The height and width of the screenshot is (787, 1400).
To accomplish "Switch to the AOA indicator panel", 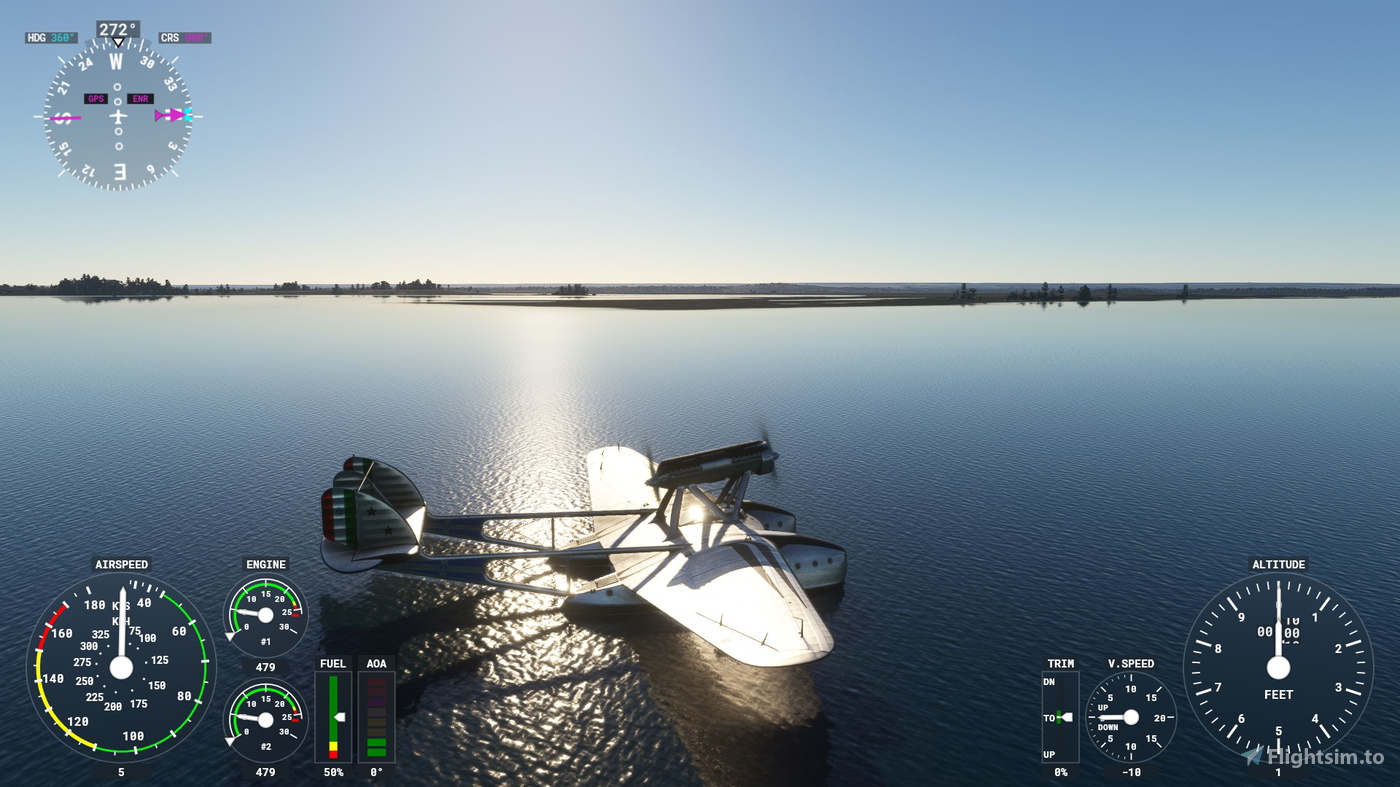I will tap(376, 717).
